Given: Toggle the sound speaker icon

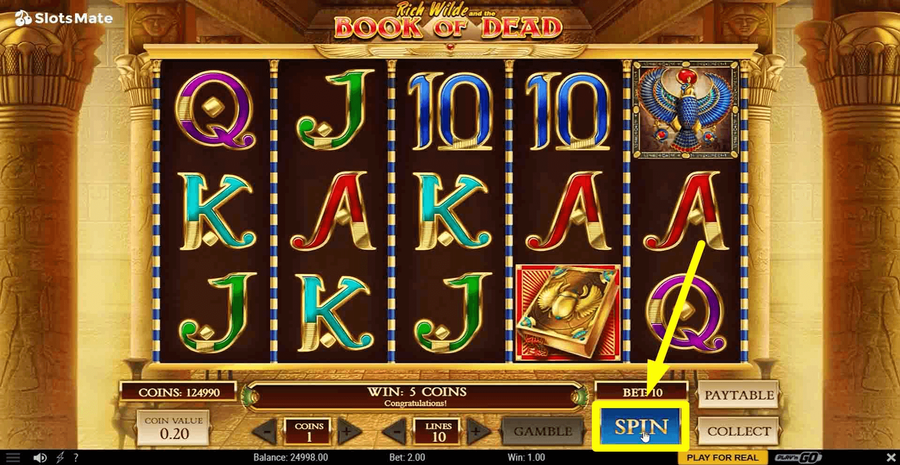Looking at the screenshot, I should (40, 457).
